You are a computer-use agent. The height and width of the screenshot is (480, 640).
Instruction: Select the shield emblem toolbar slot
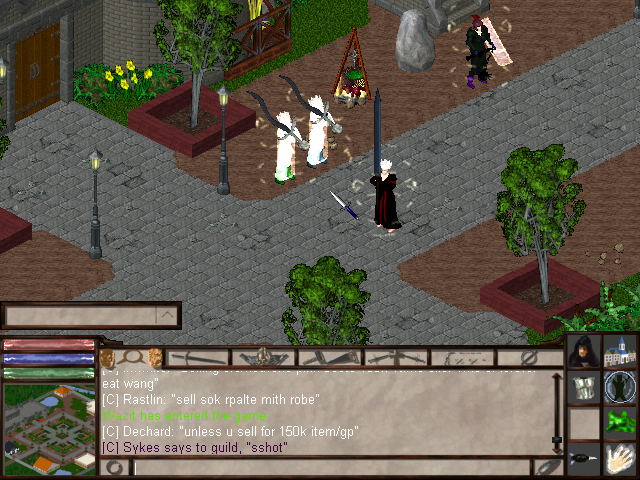(264, 357)
